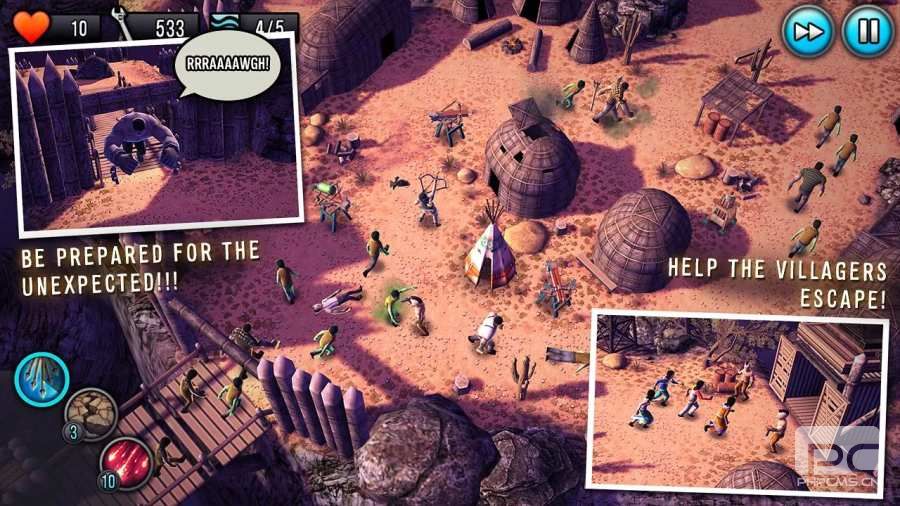Activate the blue arrow volley ability
This screenshot has width=900, height=506.
pyautogui.click(x=42, y=378)
